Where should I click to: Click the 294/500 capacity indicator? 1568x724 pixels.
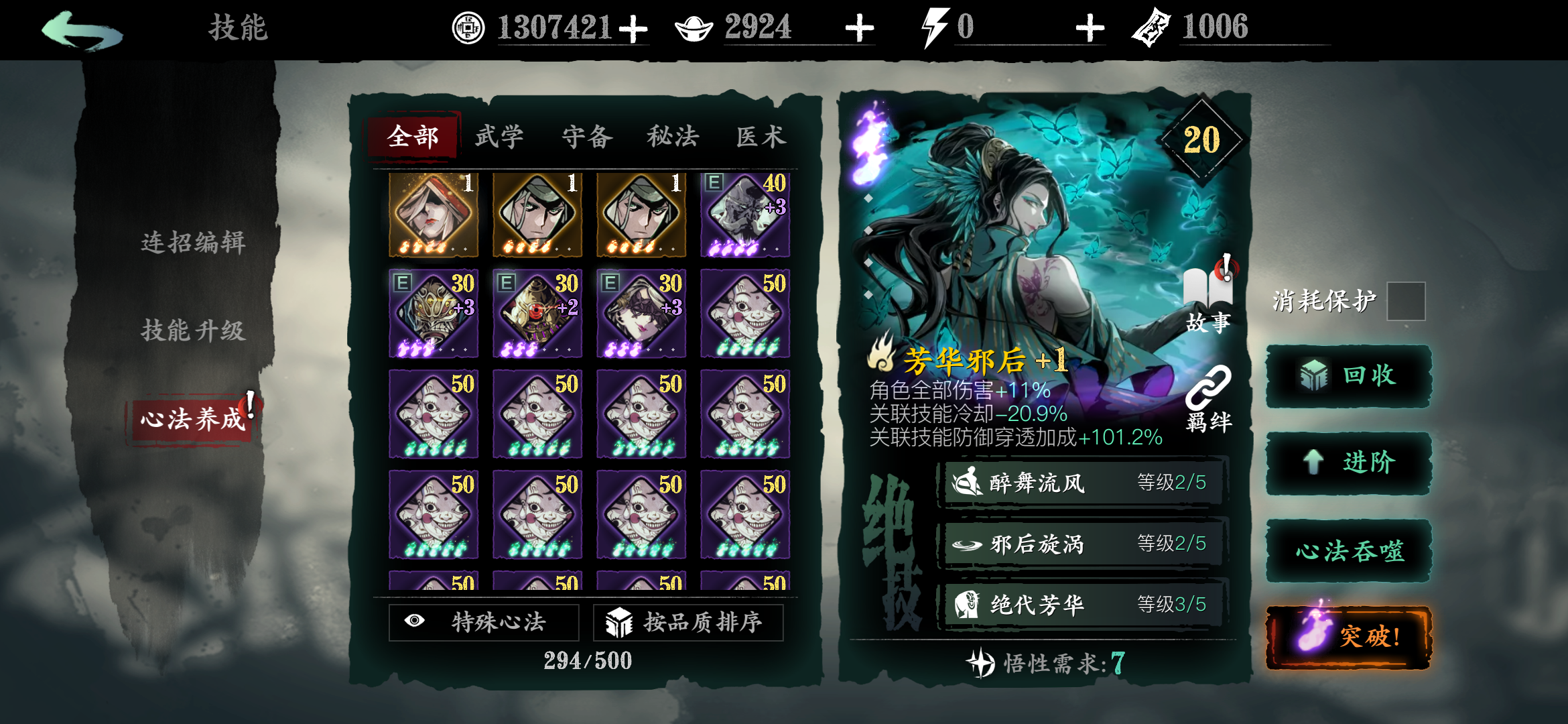pos(586,660)
